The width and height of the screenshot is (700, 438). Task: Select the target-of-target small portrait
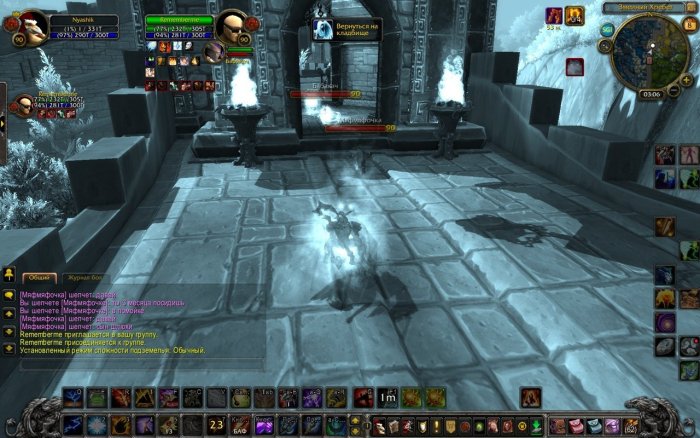212,51
